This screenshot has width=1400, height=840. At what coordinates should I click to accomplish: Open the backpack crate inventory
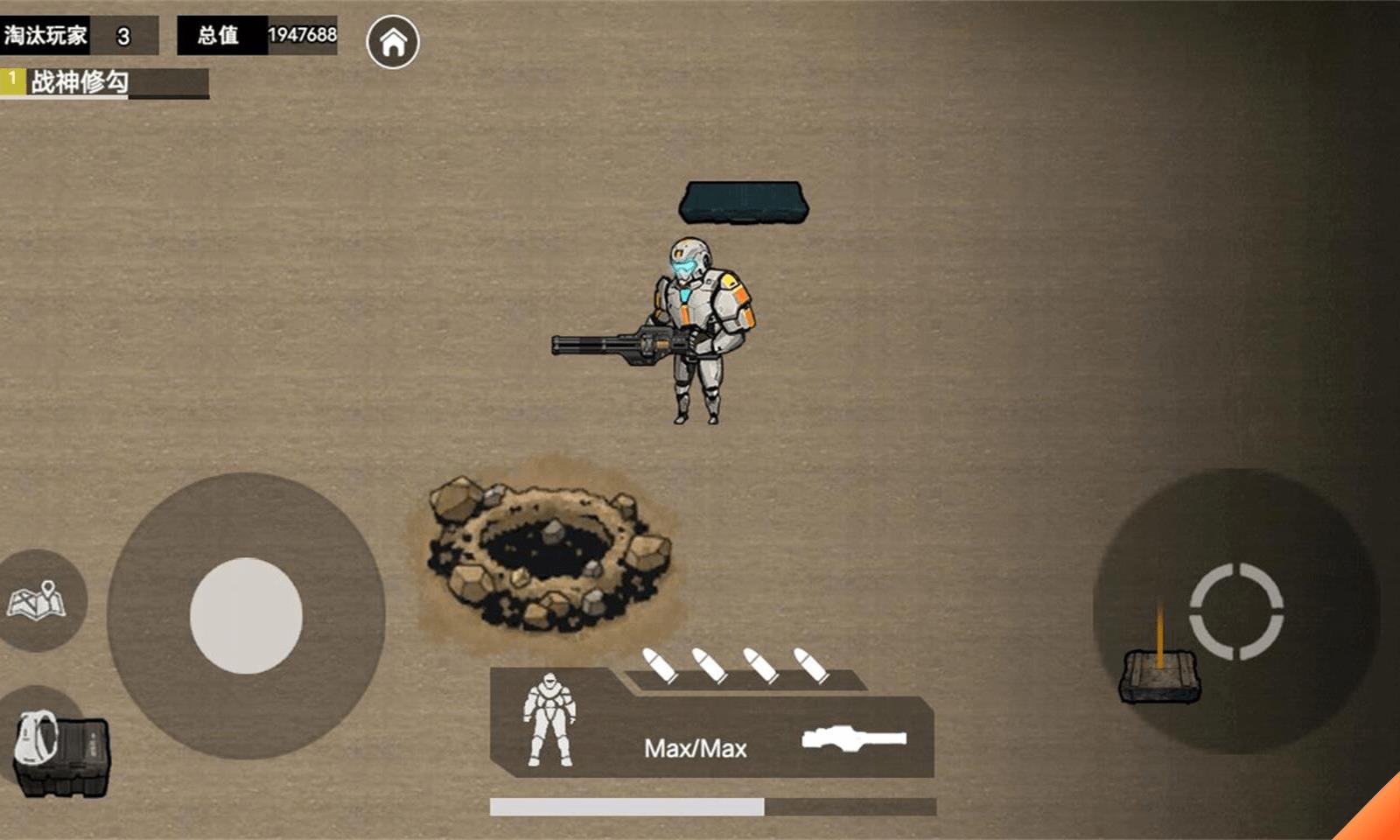[59, 752]
